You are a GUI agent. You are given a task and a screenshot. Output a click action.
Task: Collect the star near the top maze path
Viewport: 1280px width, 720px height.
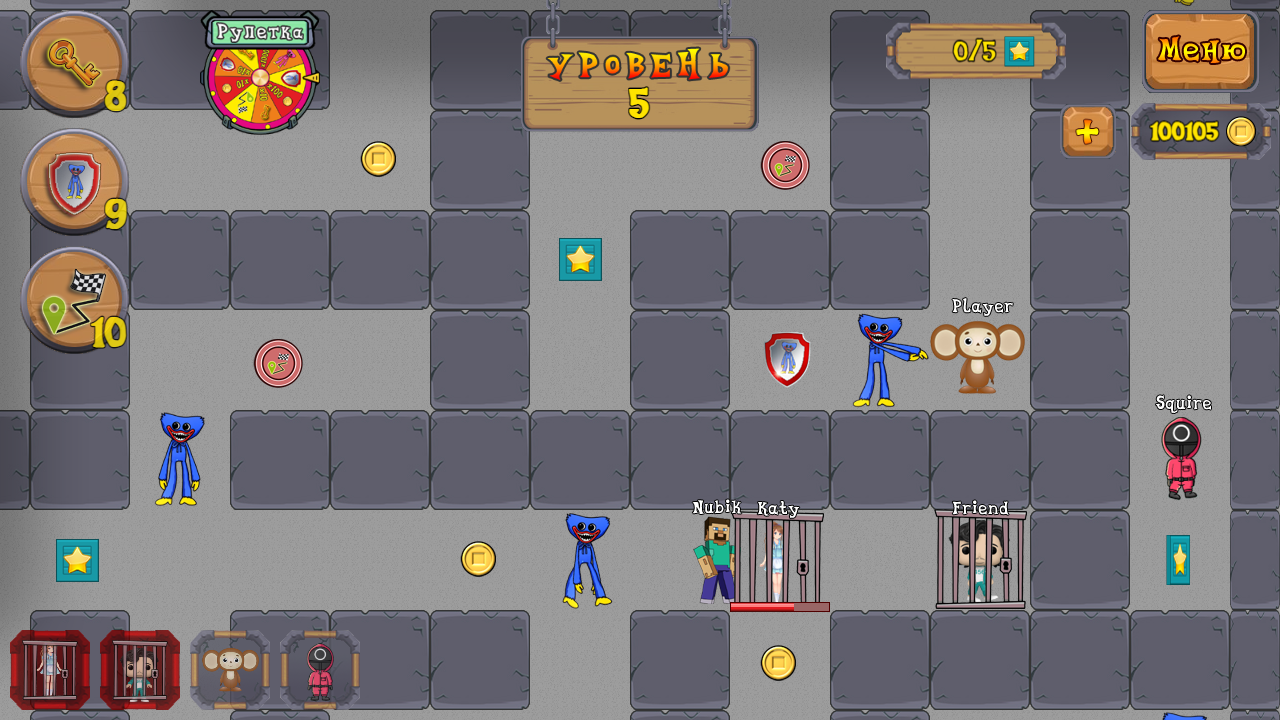[x=580, y=260]
